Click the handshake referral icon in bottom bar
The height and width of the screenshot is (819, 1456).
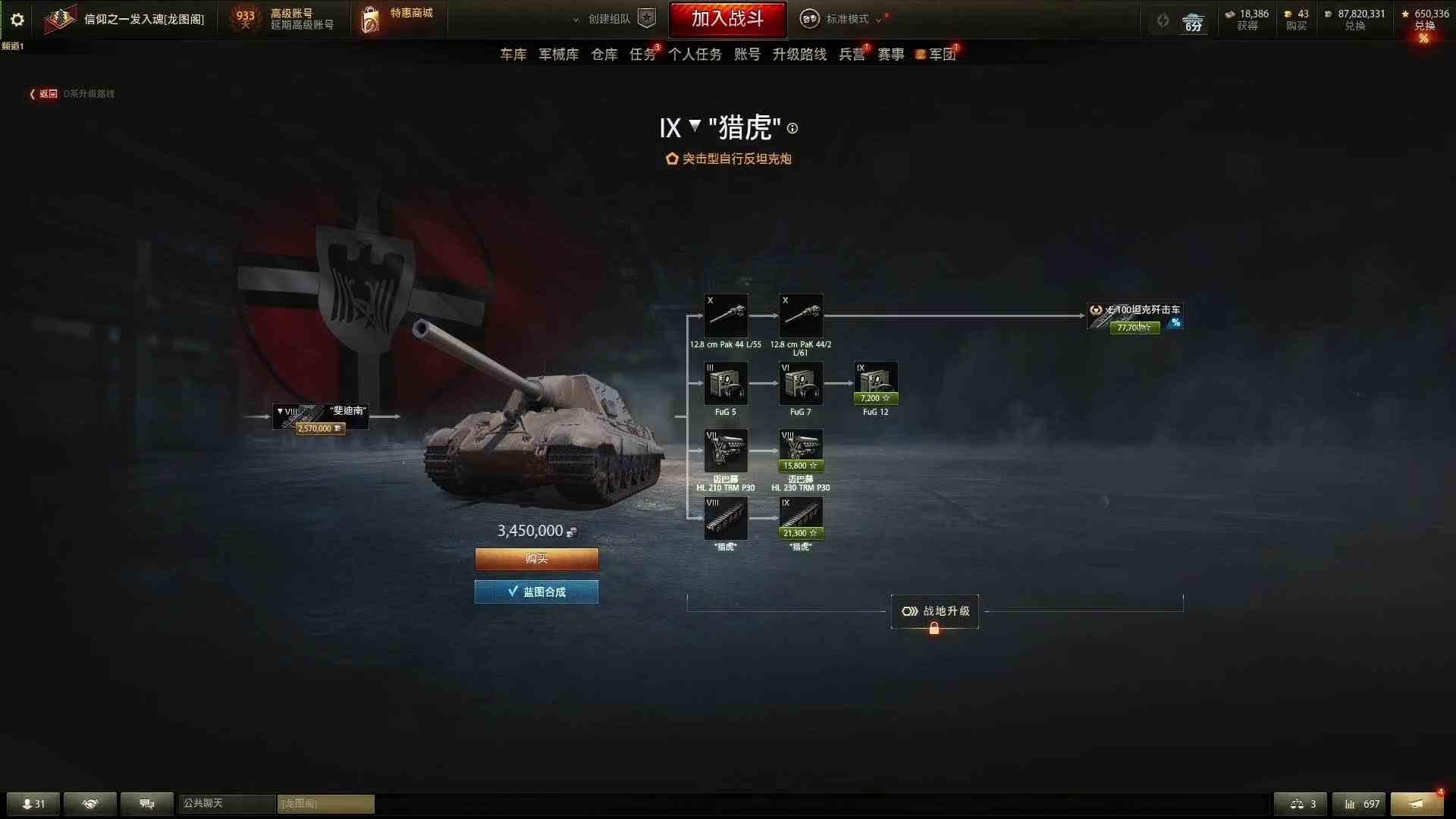tap(89, 804)
